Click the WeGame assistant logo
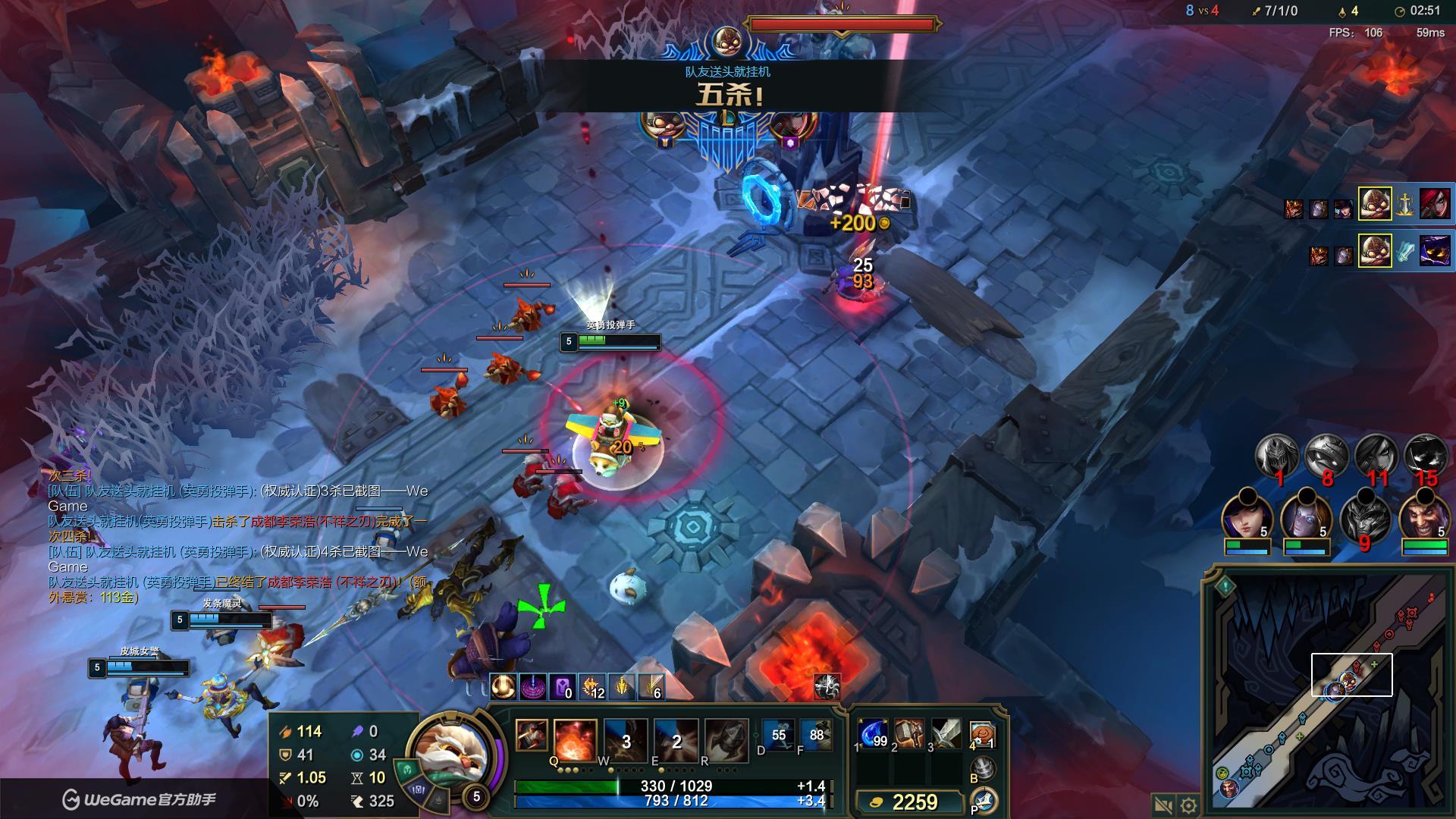Image resolution: width=1456 pixels, height=819 pixels. (140, 799)
